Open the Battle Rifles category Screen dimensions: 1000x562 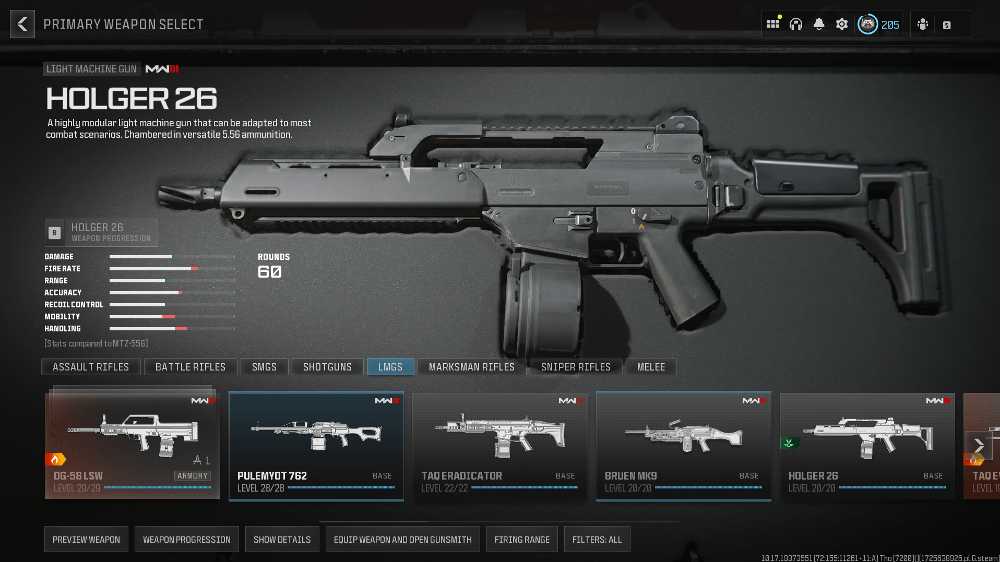point(190,367)
